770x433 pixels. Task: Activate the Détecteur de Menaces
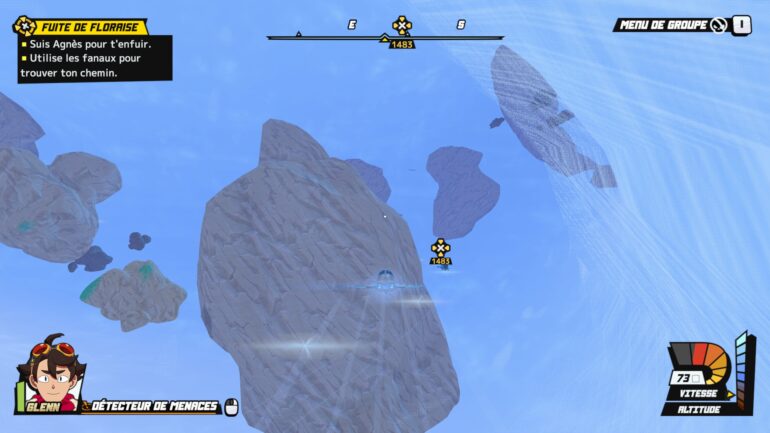[155, 406]
